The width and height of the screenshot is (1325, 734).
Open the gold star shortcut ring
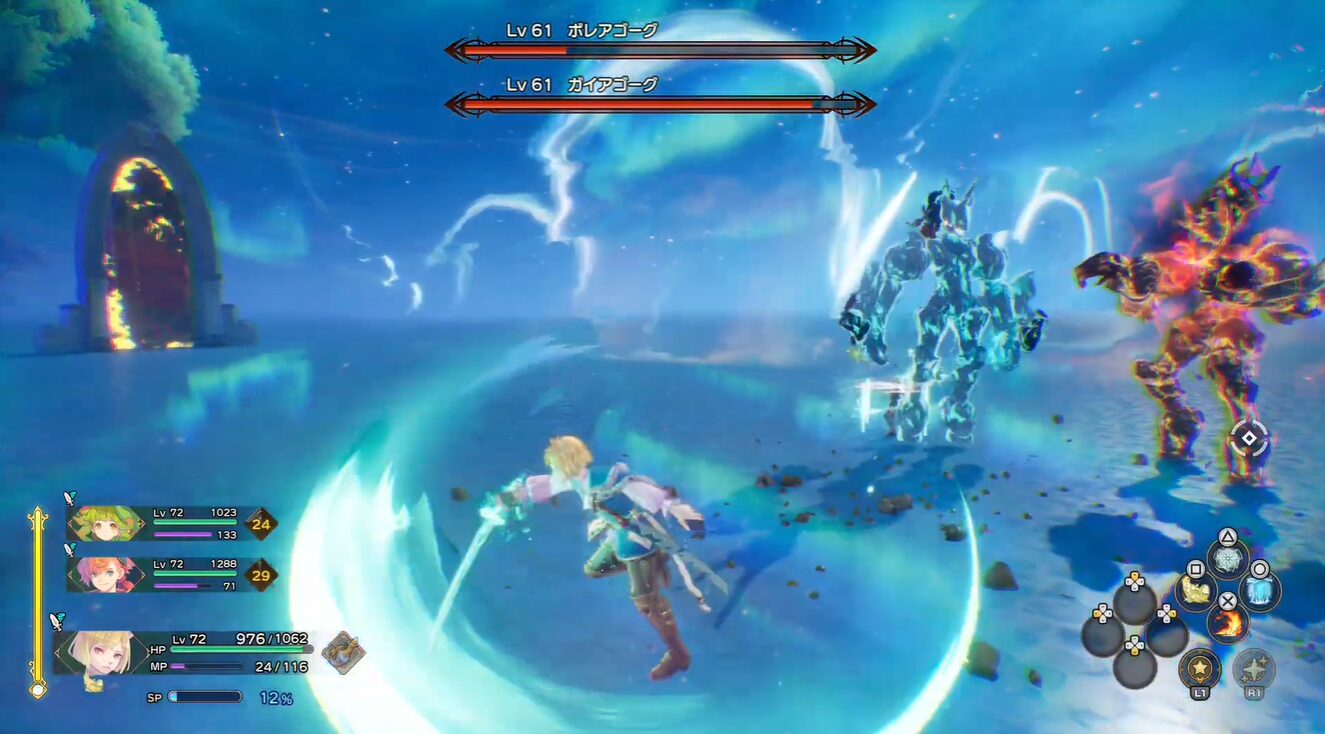pyautogui.click(x=1199, y=668)
